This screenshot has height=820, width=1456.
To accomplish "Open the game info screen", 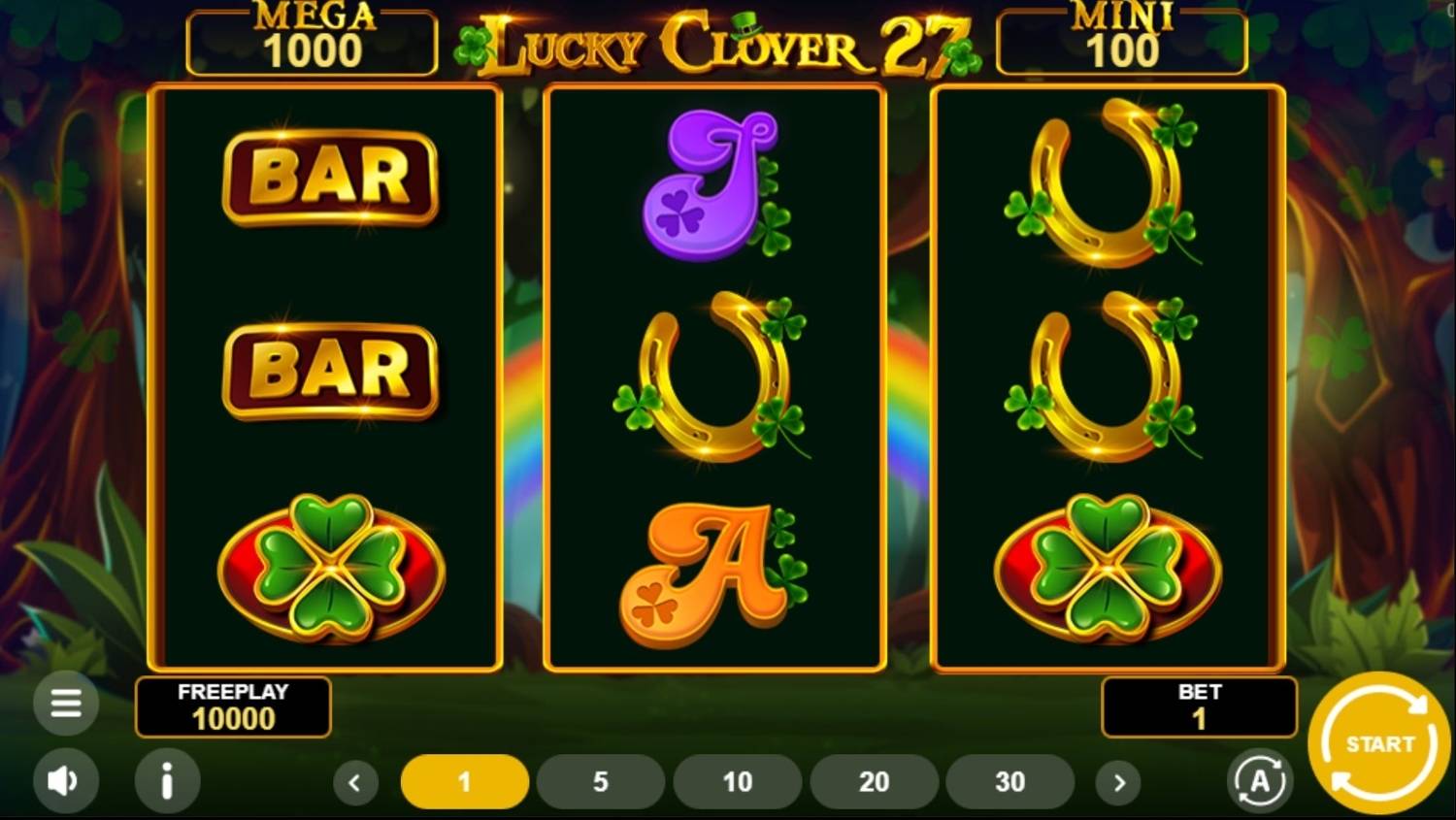I will coord(166,781).
